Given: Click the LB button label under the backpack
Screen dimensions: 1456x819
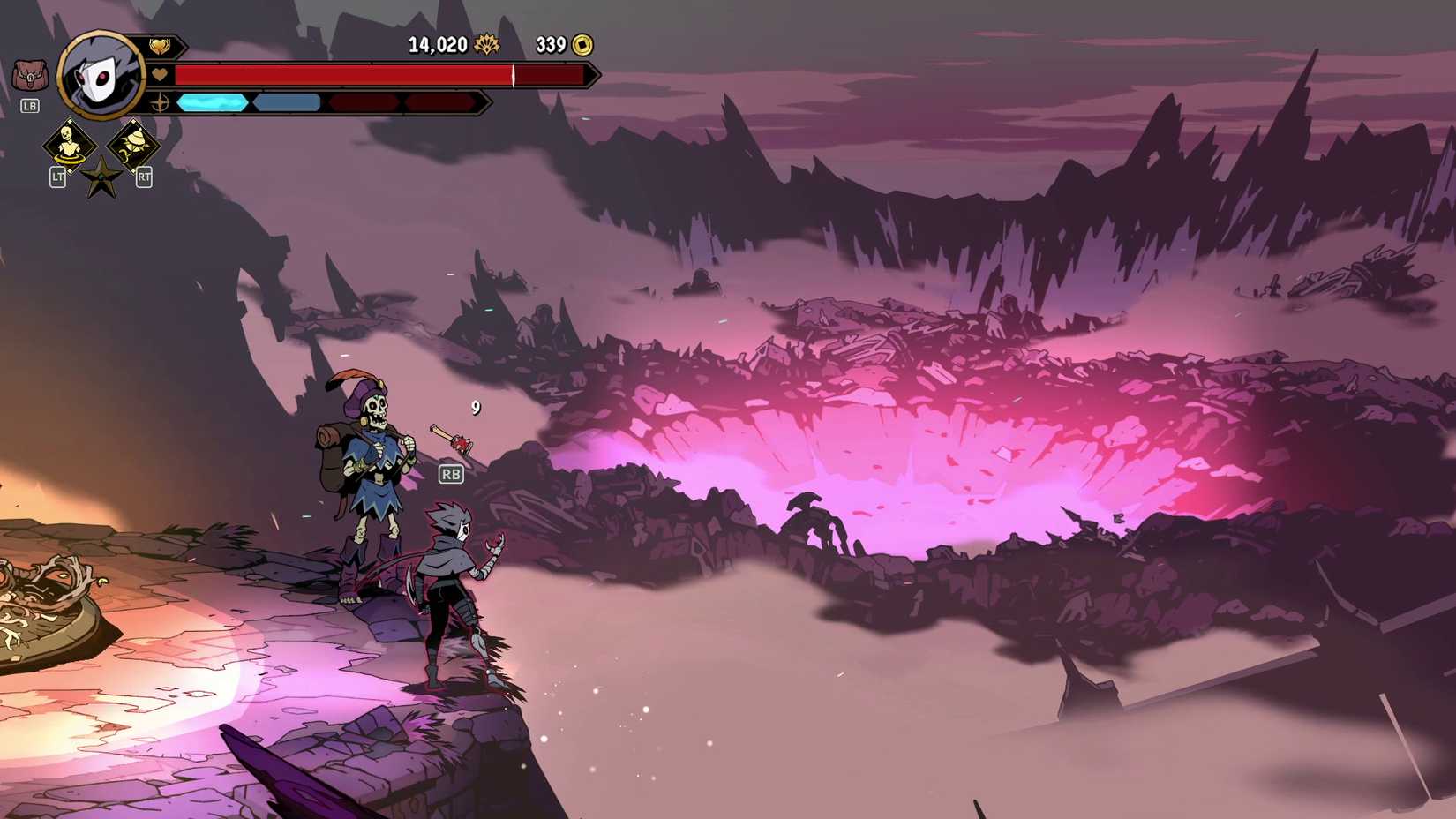Looking at the screenshot, I should point(29,106).
